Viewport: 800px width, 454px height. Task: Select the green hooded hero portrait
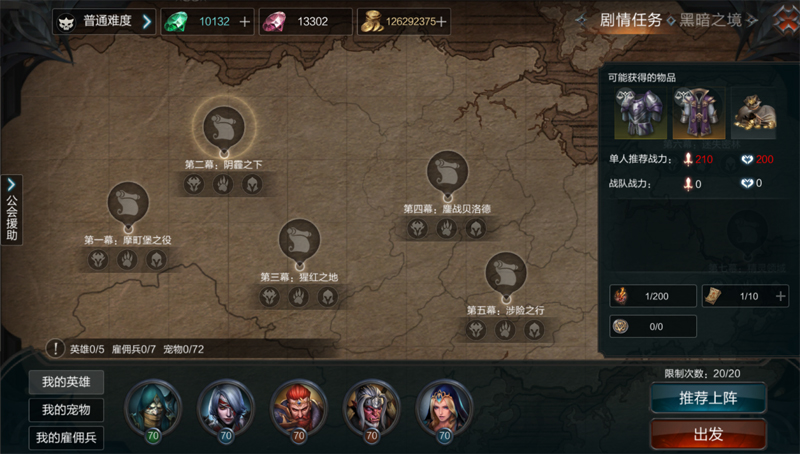tap(154, 405)
